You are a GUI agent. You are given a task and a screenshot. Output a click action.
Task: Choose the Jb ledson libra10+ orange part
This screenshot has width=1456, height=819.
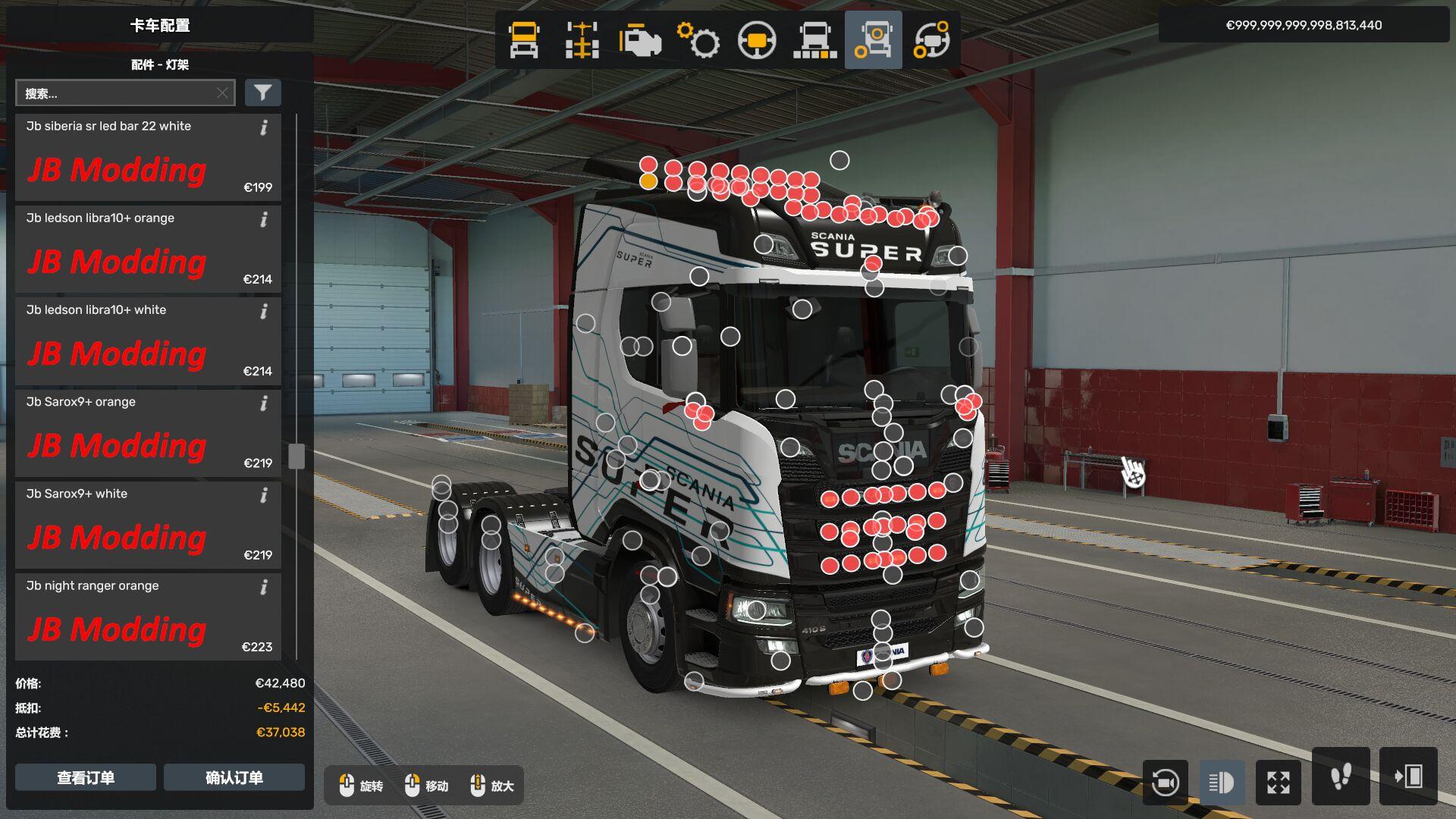click(x=148, y=249)
